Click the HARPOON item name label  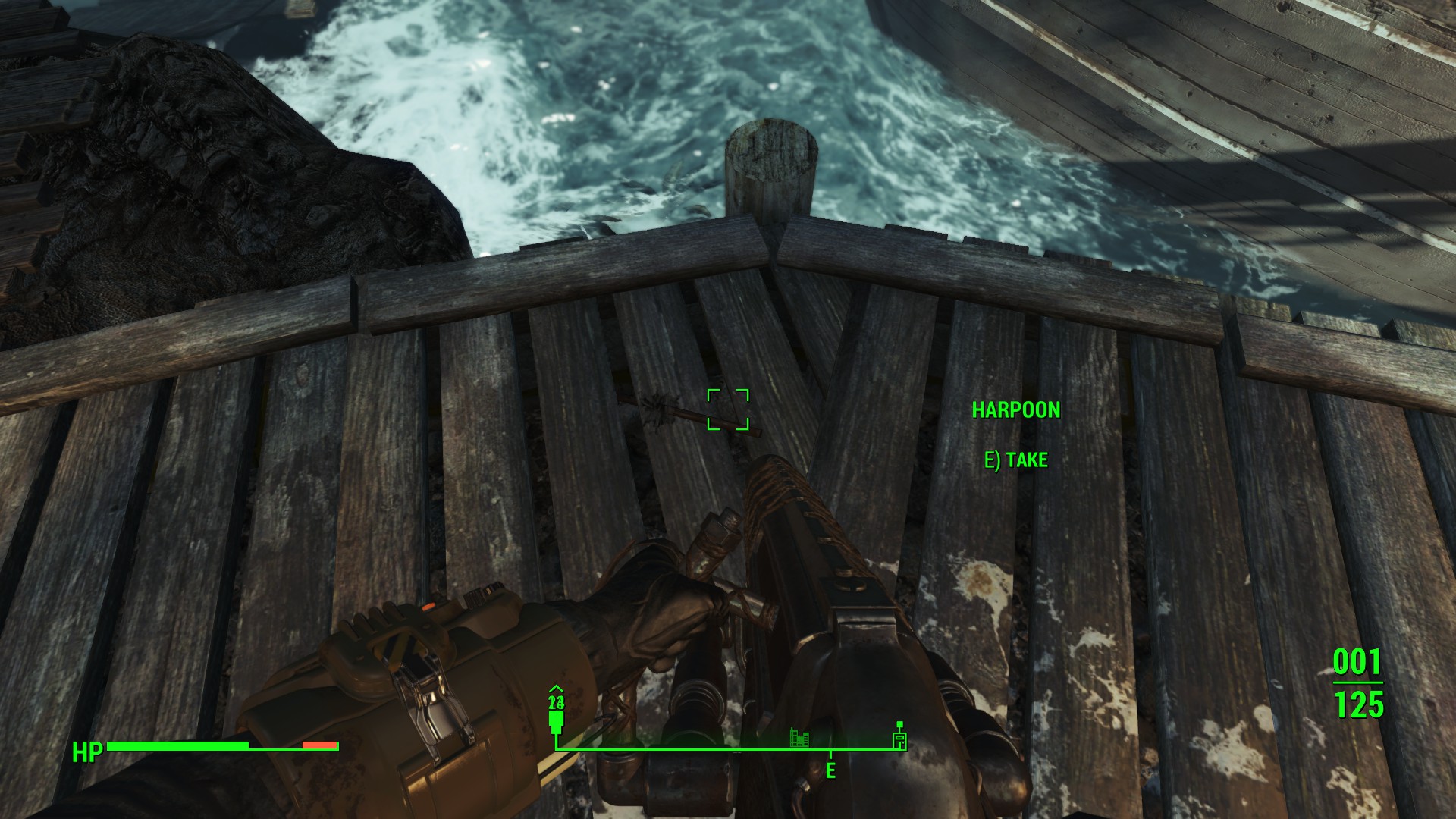point(1017,410)
